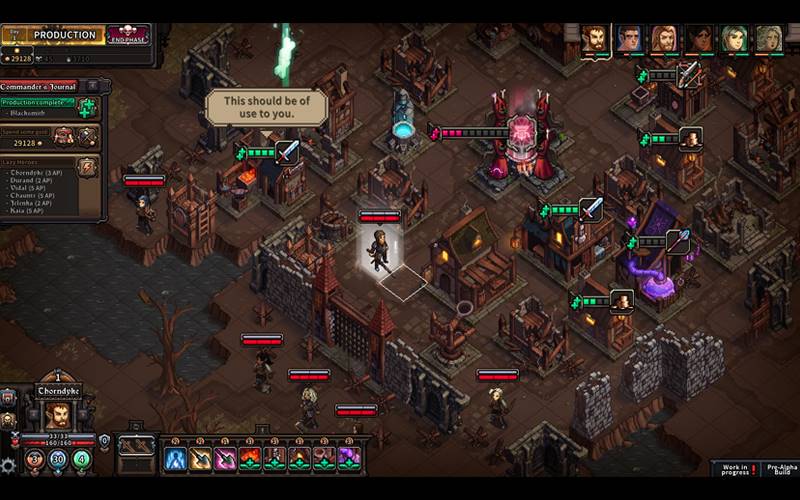Collapse the Commander's Journal panel

[x=92, y=86]
